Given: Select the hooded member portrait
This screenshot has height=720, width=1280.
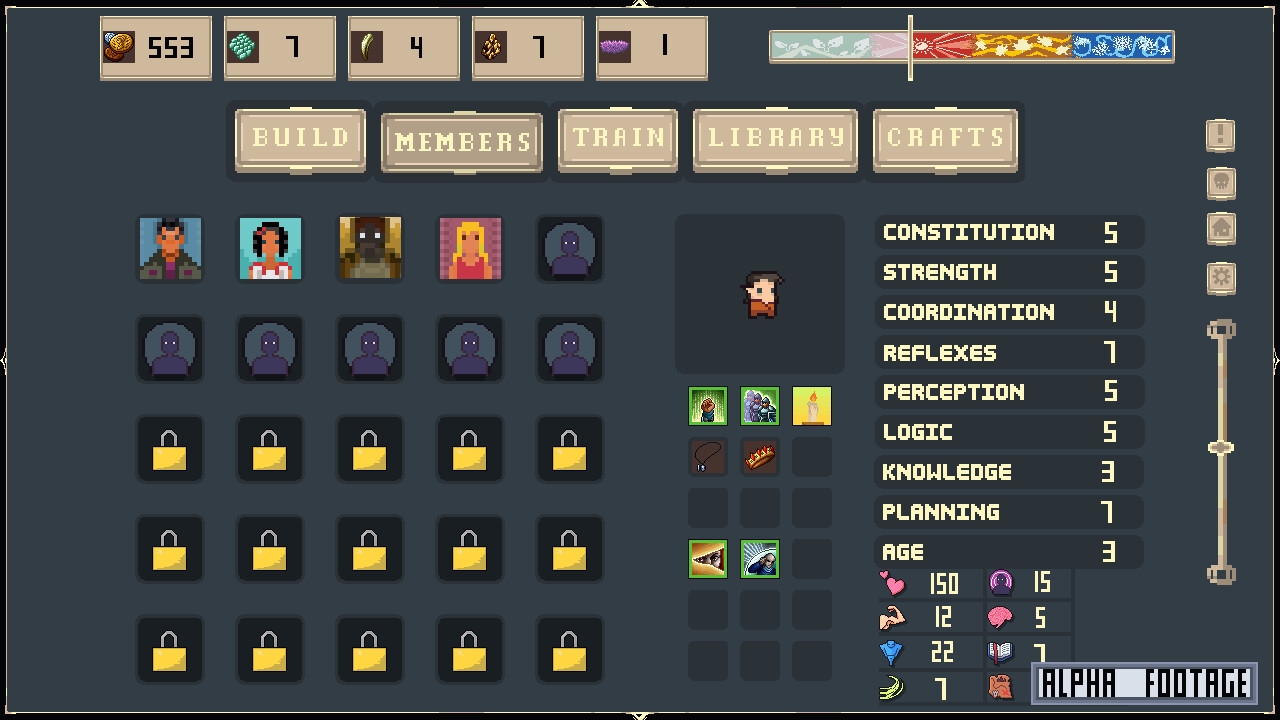Looking at the screenshot, I should tap(370, 248).
